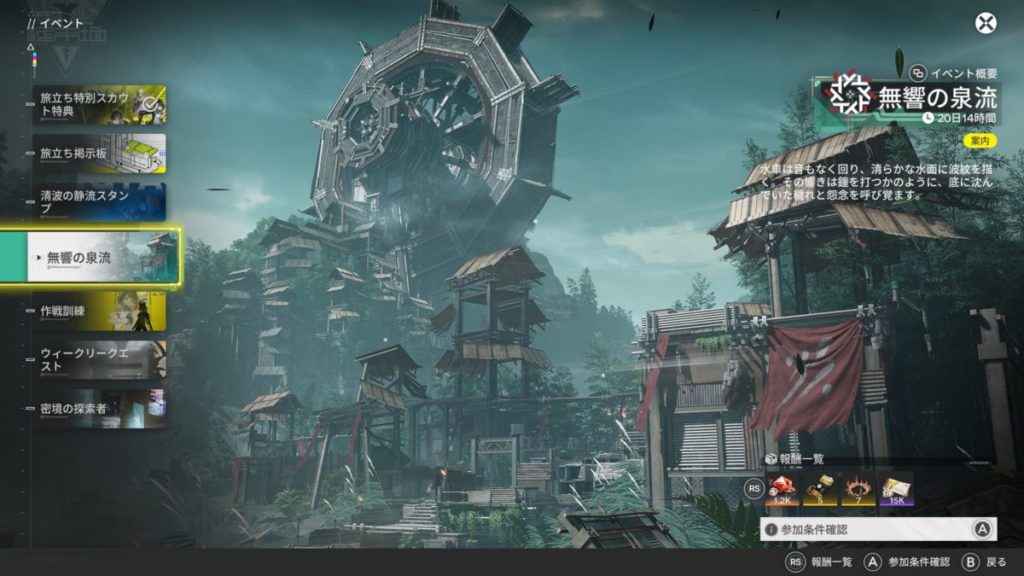Inspect the 15K banknote reward icon
Screen dimensions: 1024x576
(895, 488)
